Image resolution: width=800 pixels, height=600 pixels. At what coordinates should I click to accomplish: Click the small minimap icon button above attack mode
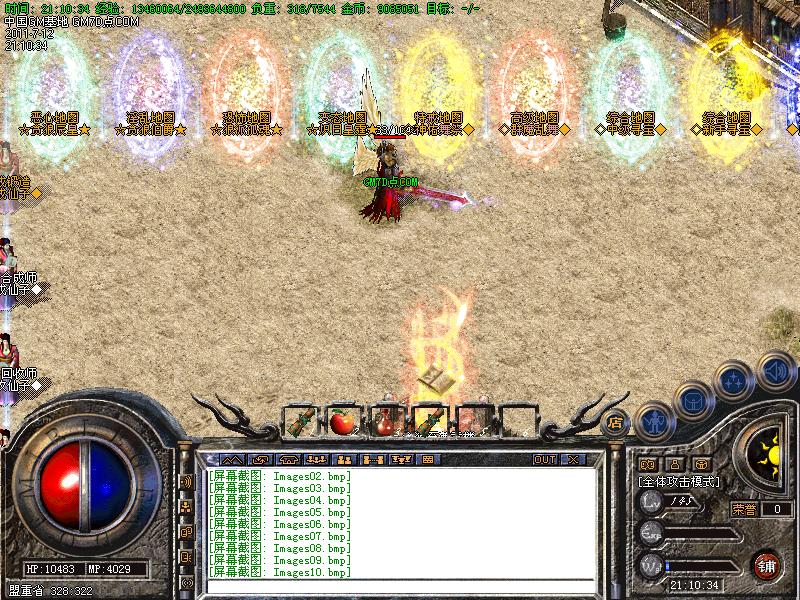647,464
